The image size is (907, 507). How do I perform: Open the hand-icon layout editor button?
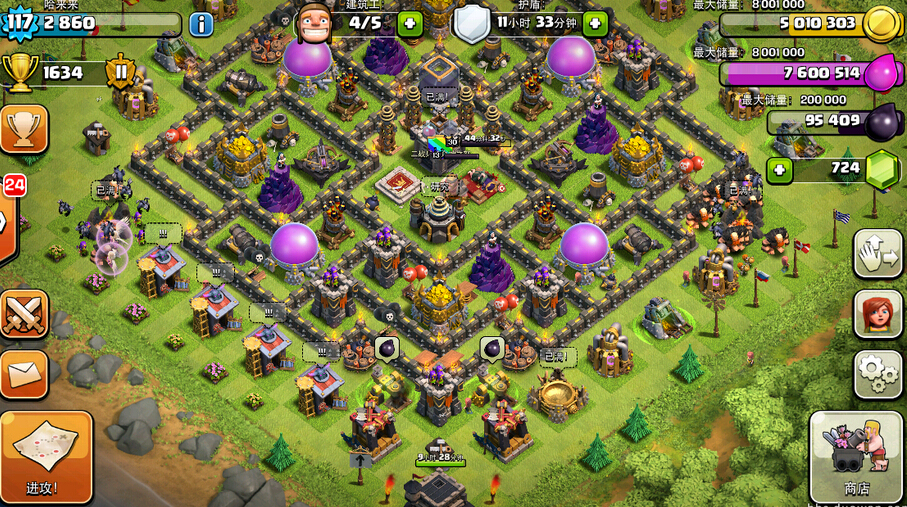click(877, 253)
